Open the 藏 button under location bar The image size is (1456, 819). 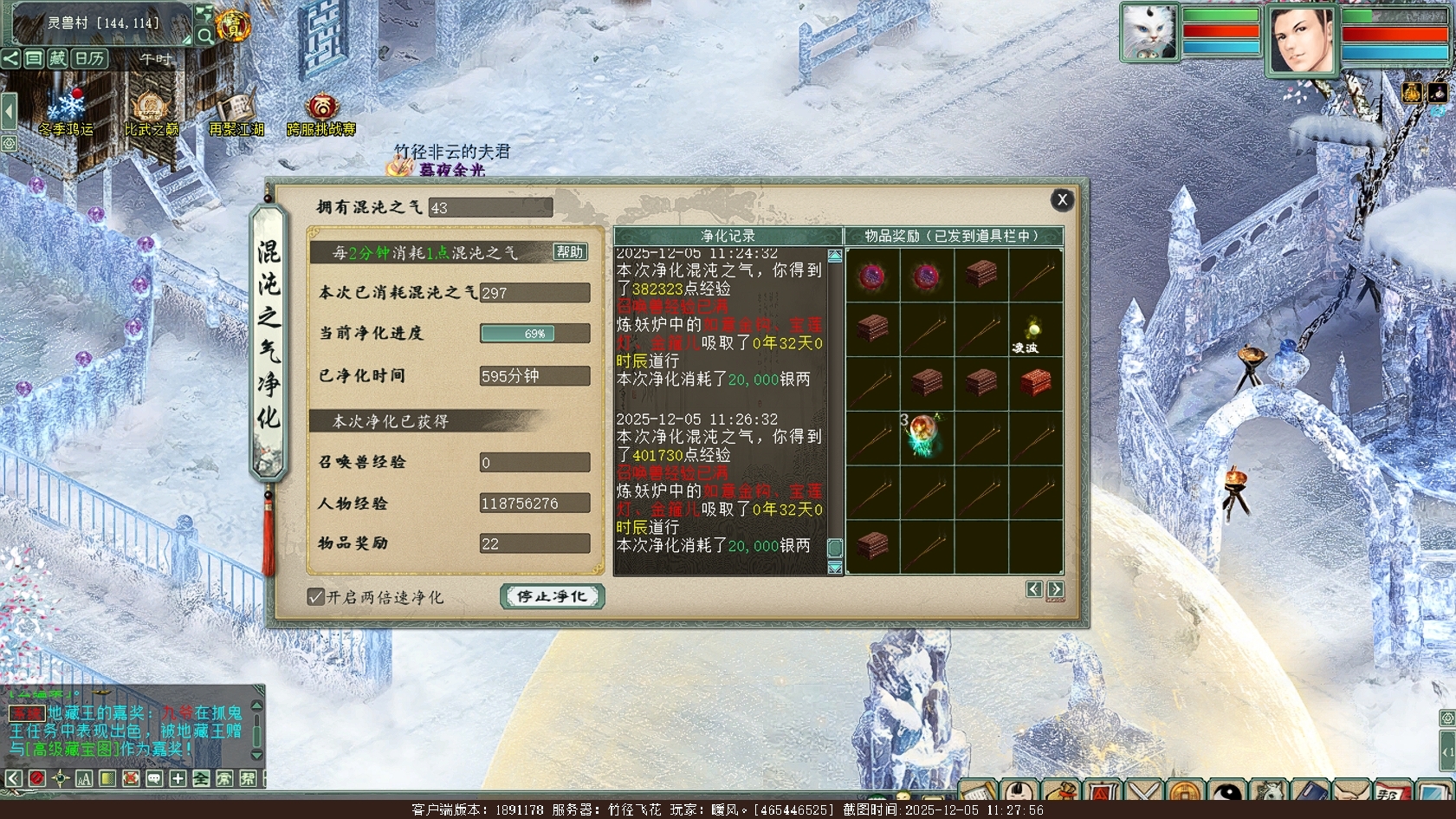tap(57, 59)
